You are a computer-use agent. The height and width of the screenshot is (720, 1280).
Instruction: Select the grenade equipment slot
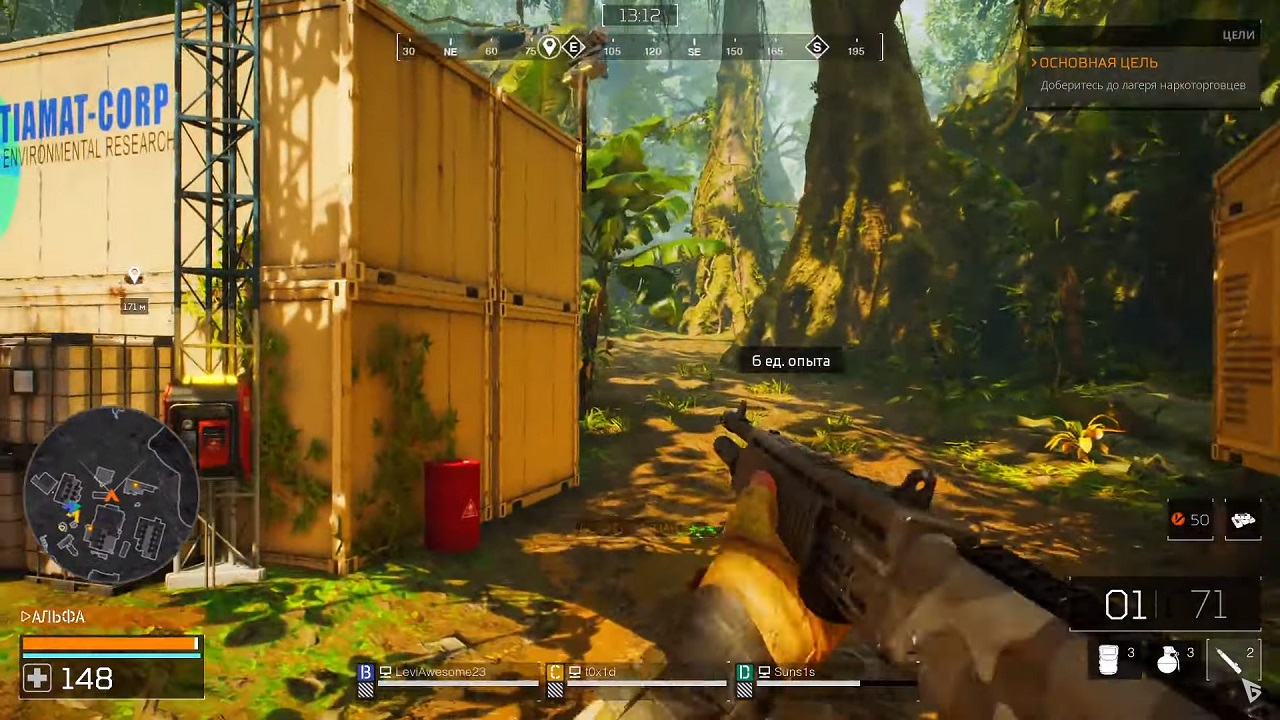tap(1169, 659)
